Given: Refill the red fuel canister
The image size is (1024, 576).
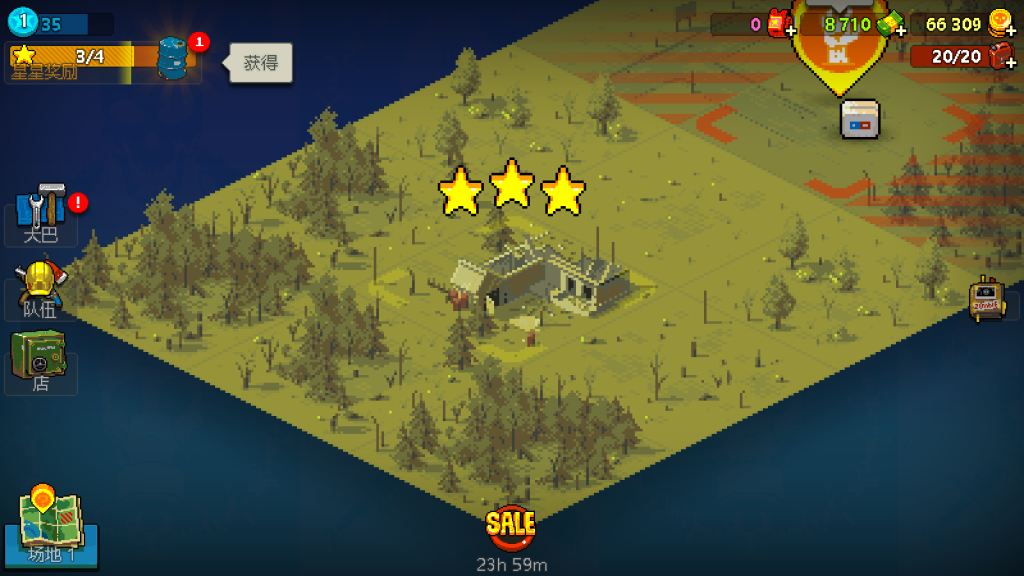Looking at the screenshot, I should [1000, 57].
